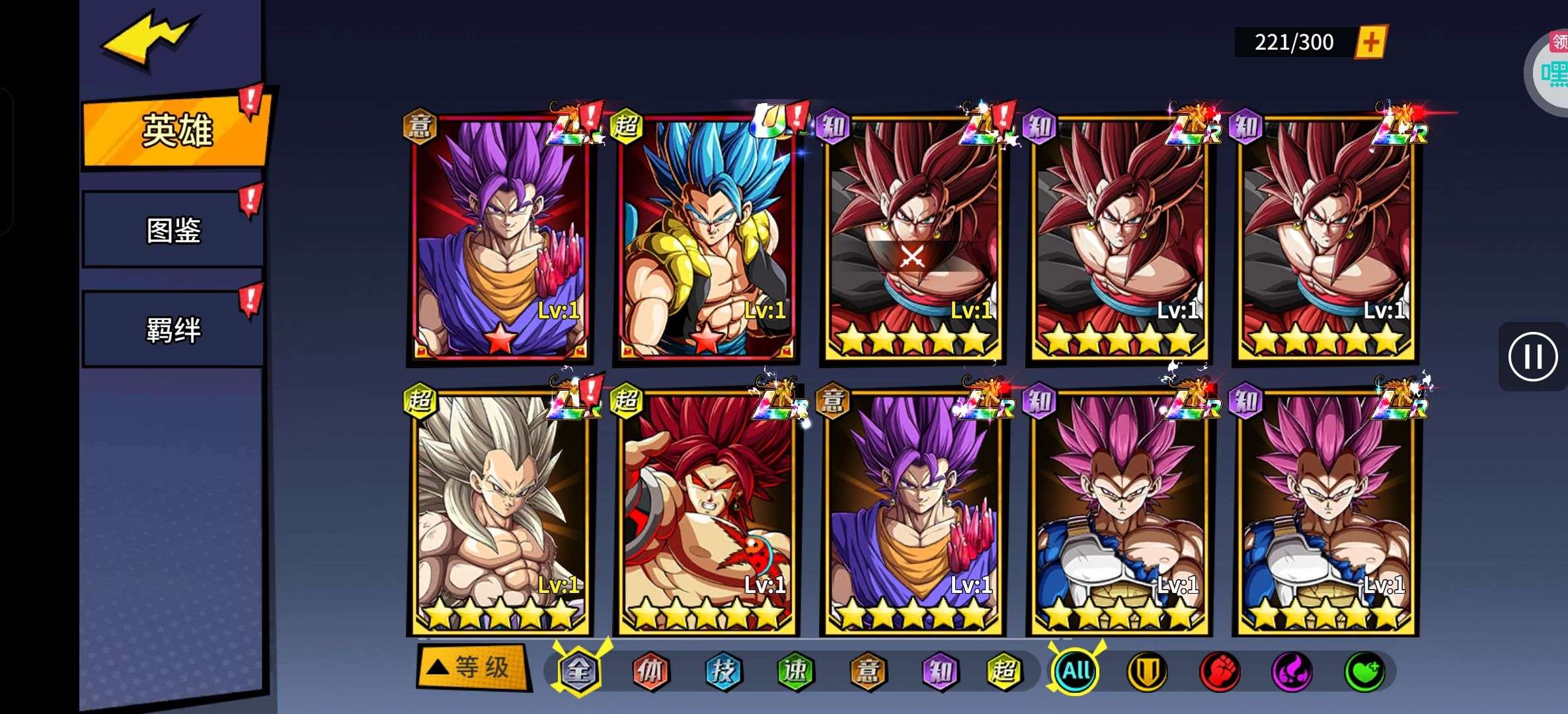Image resolution: width=1568 pixels, height=714 pixels.
Task: Click the pause overlay button
Action: tap(1532, 357)
